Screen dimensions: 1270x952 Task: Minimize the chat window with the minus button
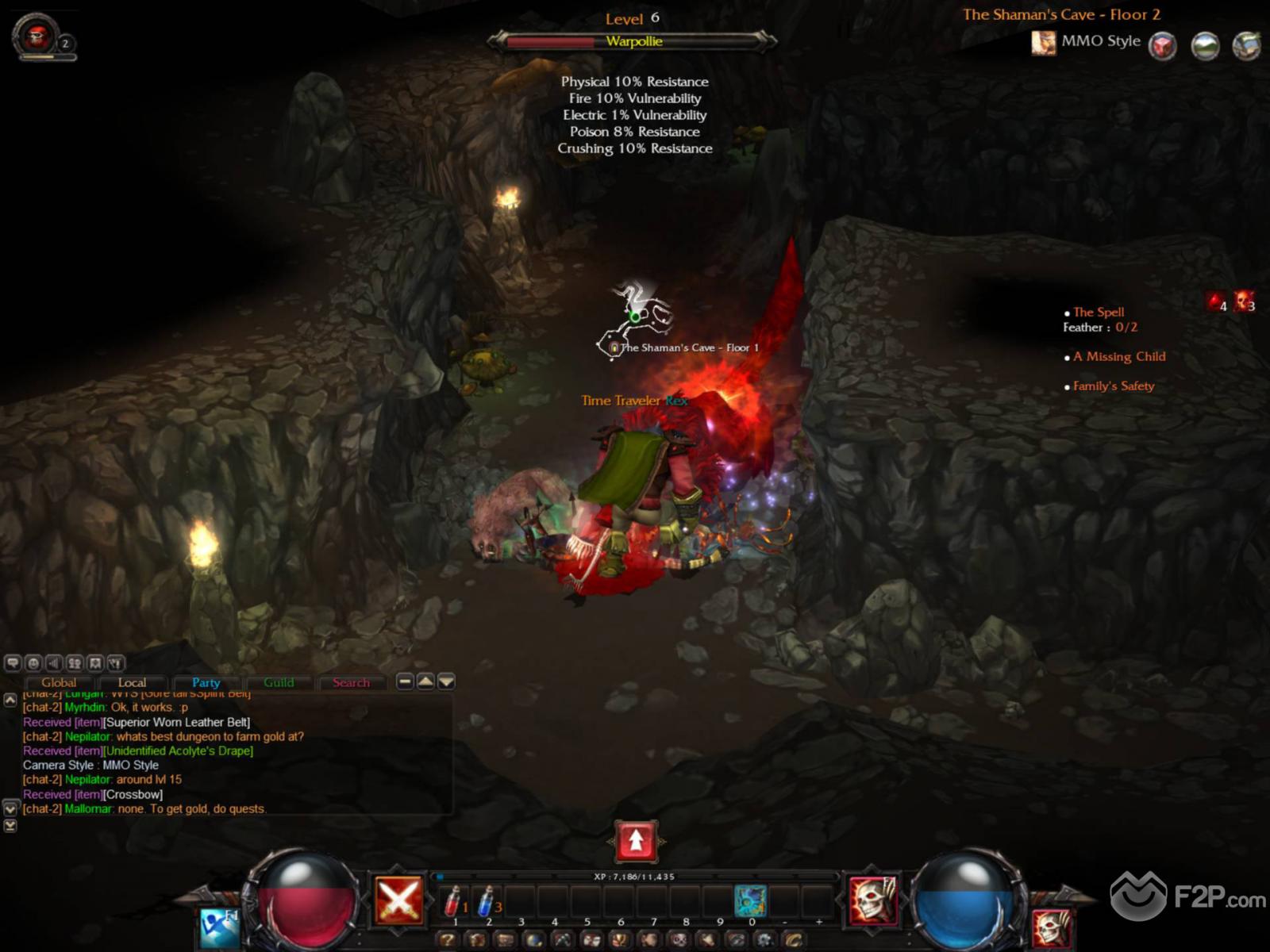pyautogui.click(x=405, y=681)
